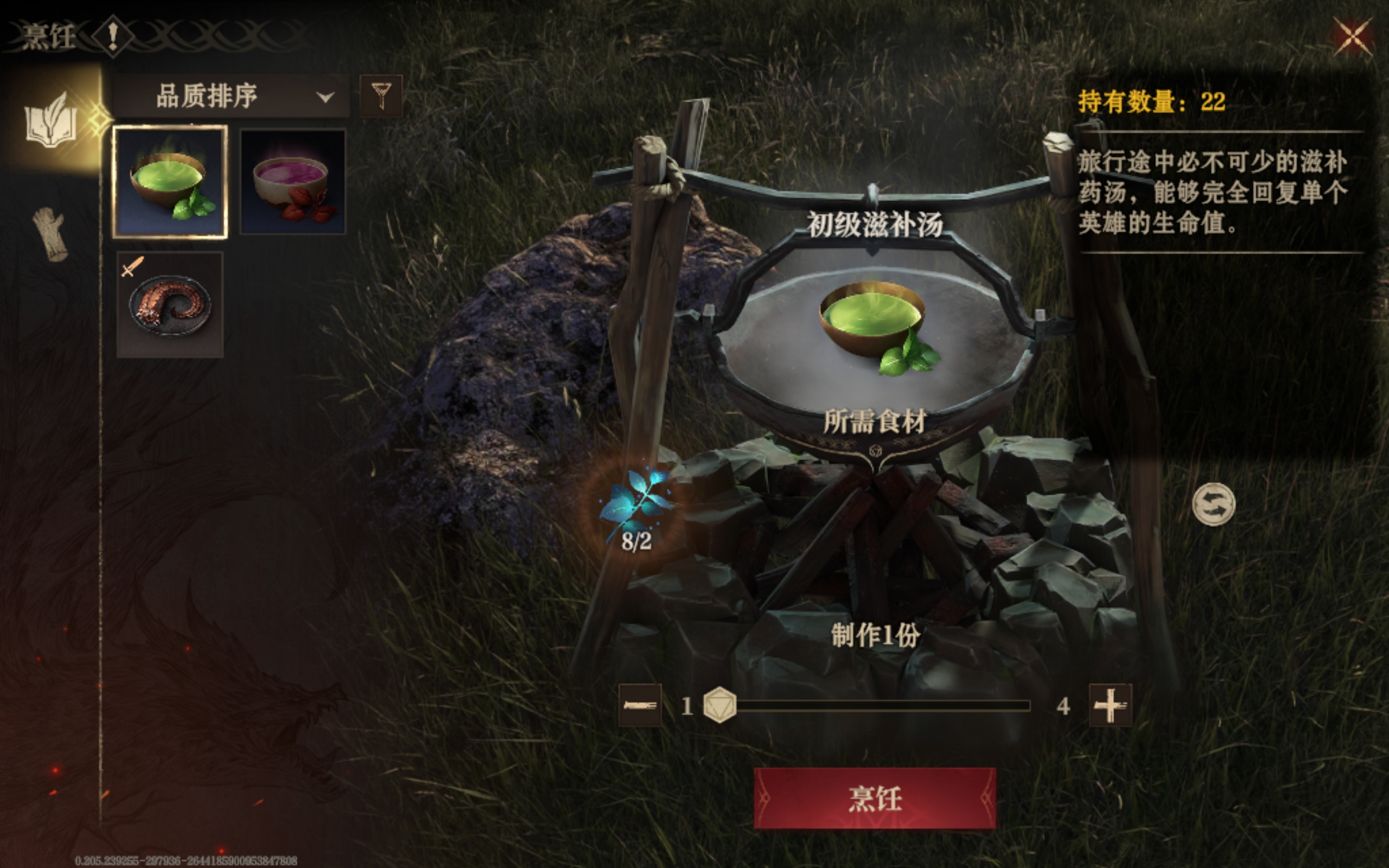Open the cooking info exclamation icon
1389x868 pixels.
[x=113, y=36]
